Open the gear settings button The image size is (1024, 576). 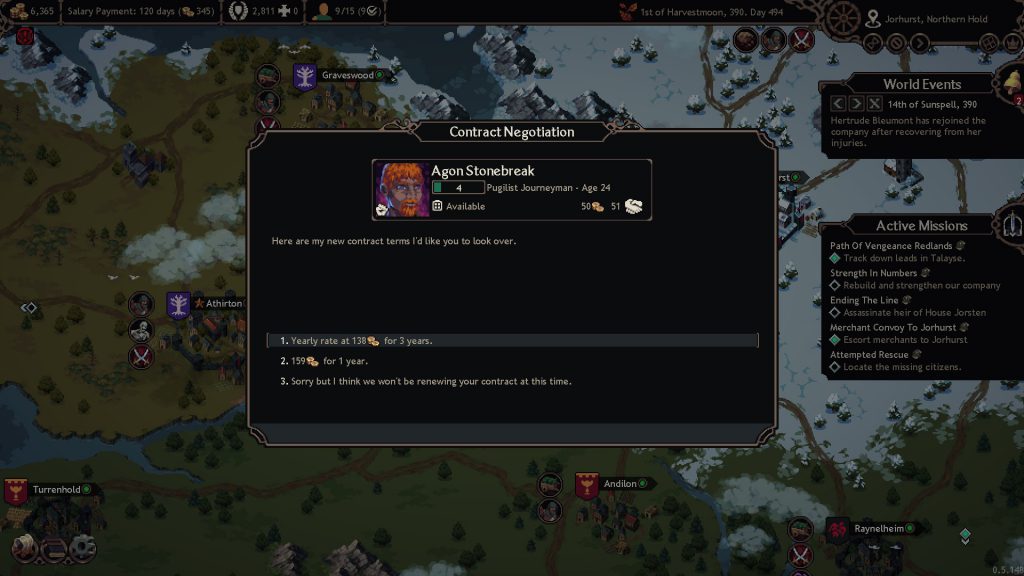(81, 547)
